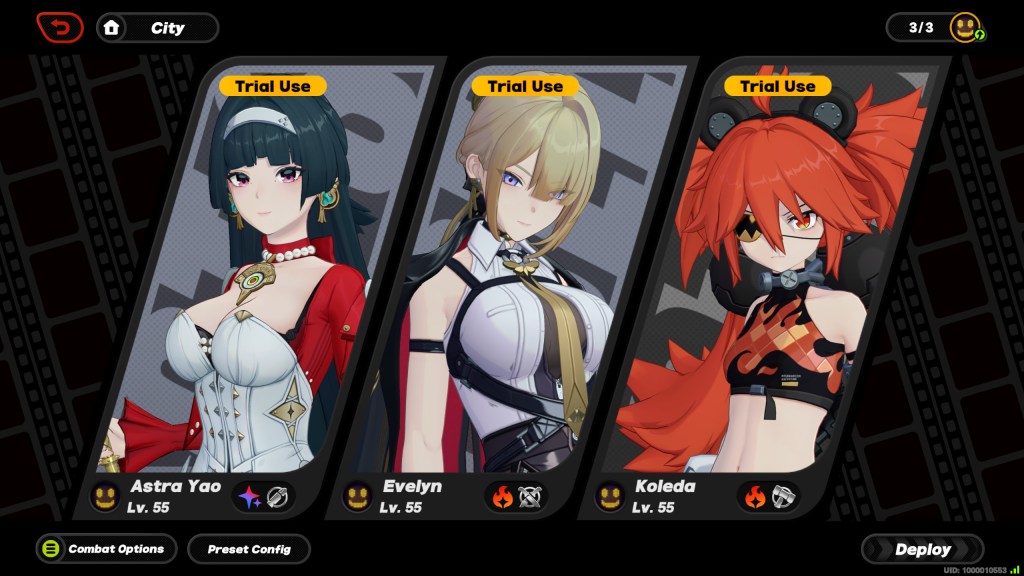Image resolution: width=1024 pixels, height=576 pixels.
Task: Open the 3/3 squad member counter
Action: (935, 27)
